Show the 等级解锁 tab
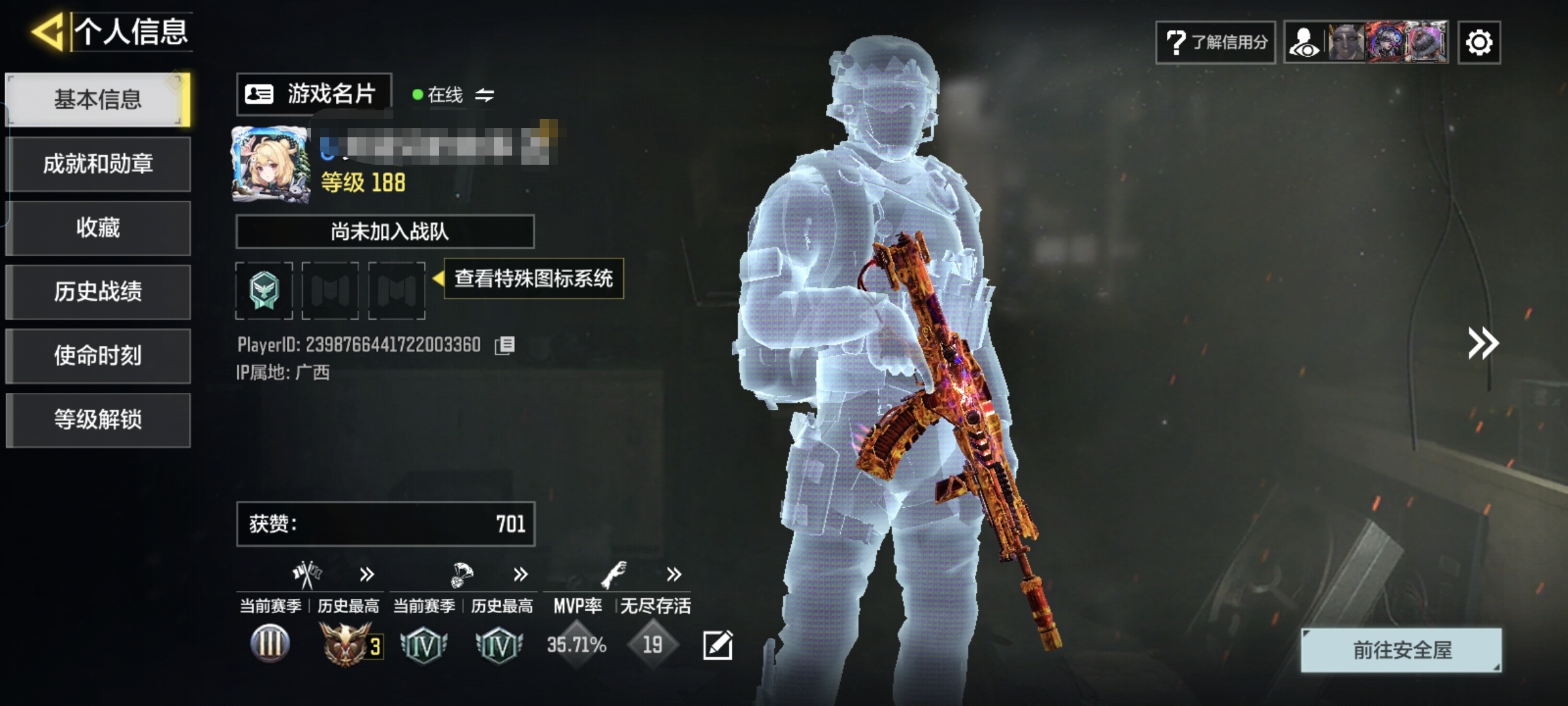The image size is (1568, 706). [98, 420]
